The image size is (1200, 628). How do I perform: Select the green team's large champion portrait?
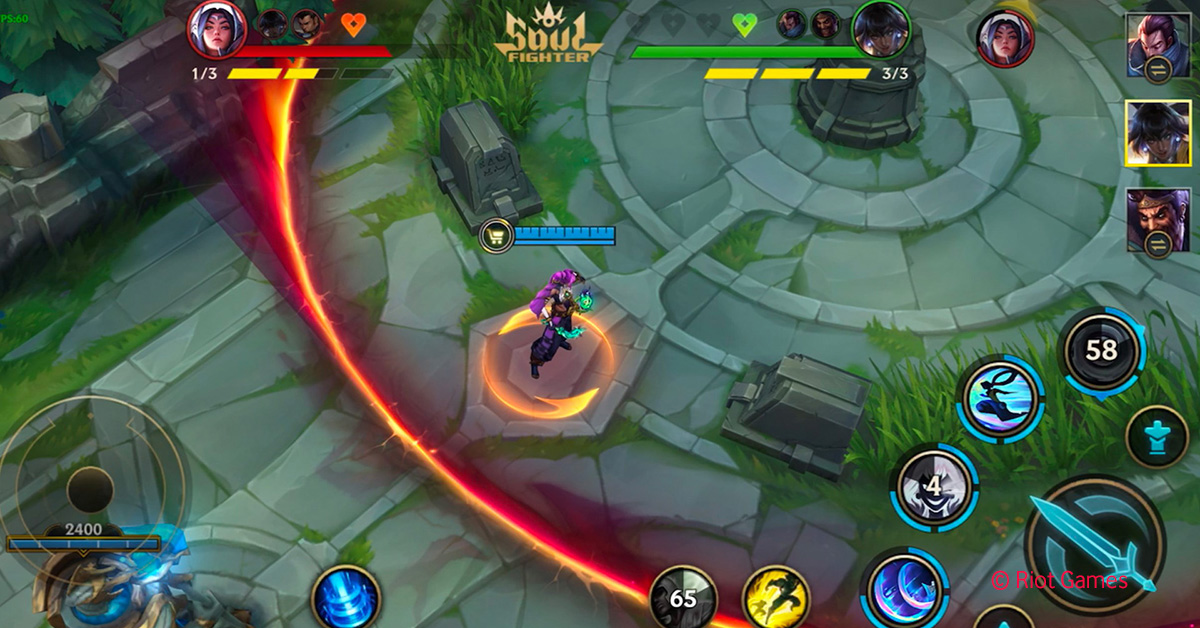(x=880, y=30)
